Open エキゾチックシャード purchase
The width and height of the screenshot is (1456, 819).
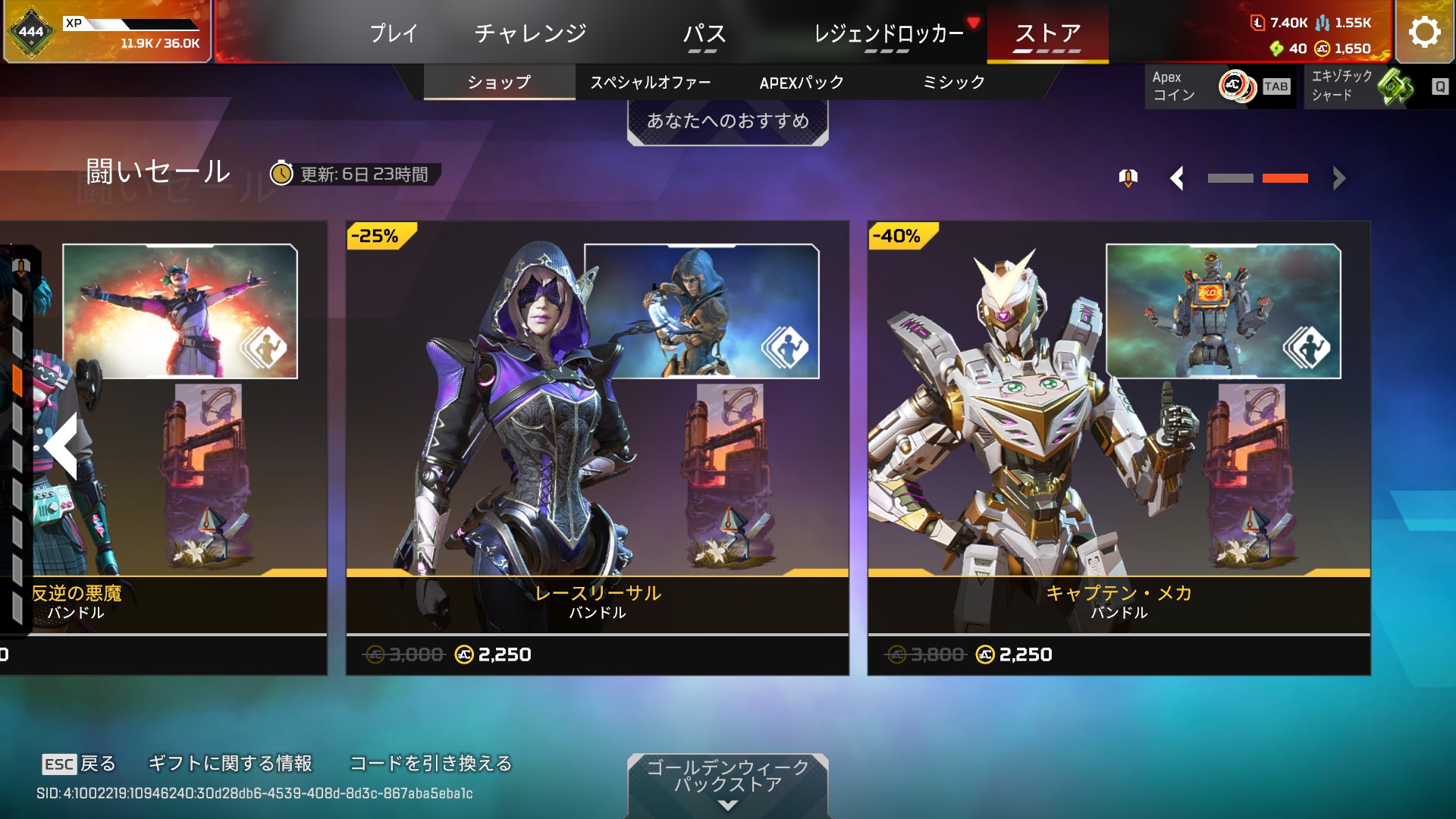click(1376, 86)
